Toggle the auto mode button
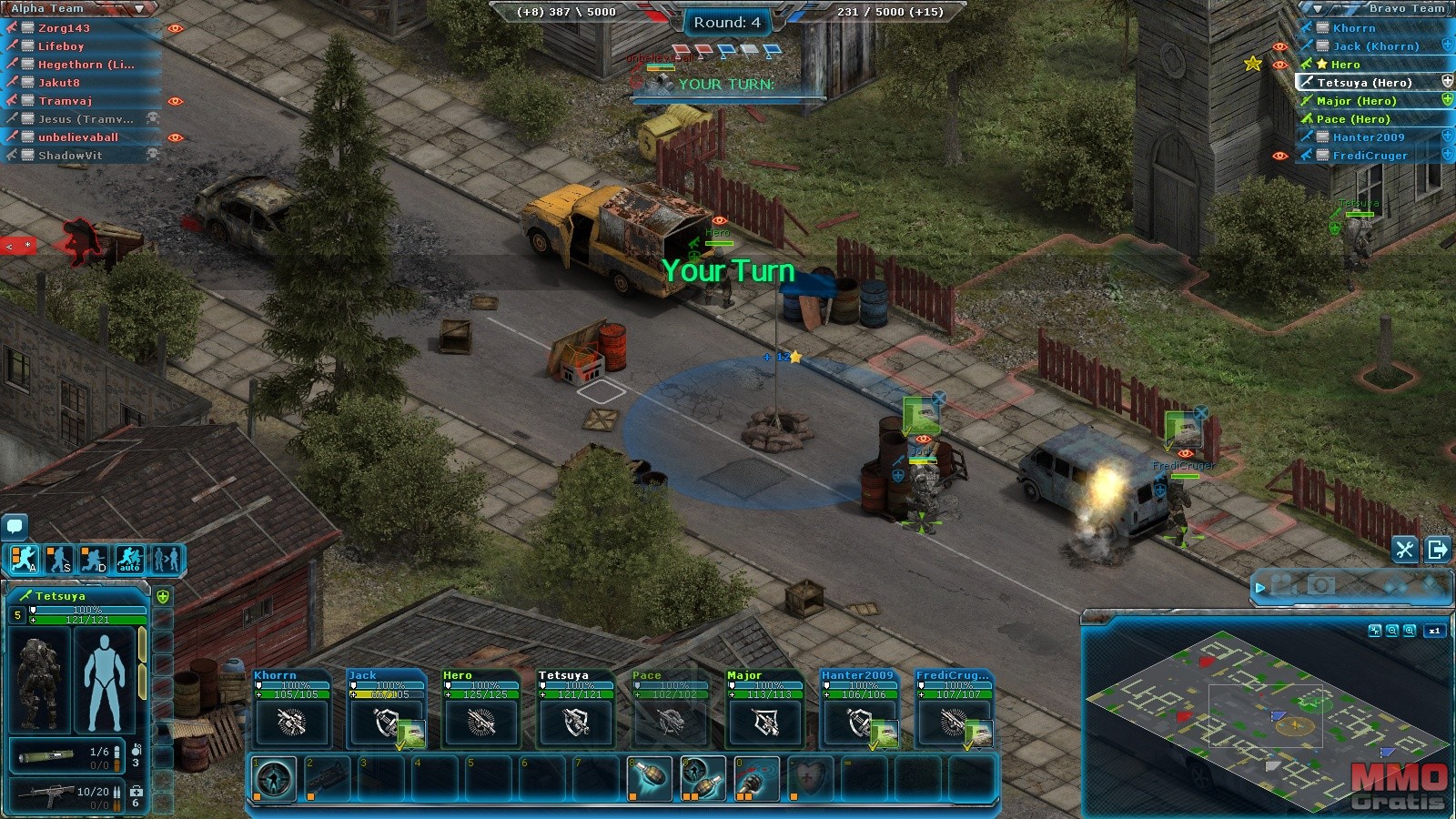This screenshot has height=819, width=1456. (x=129, y=559)
